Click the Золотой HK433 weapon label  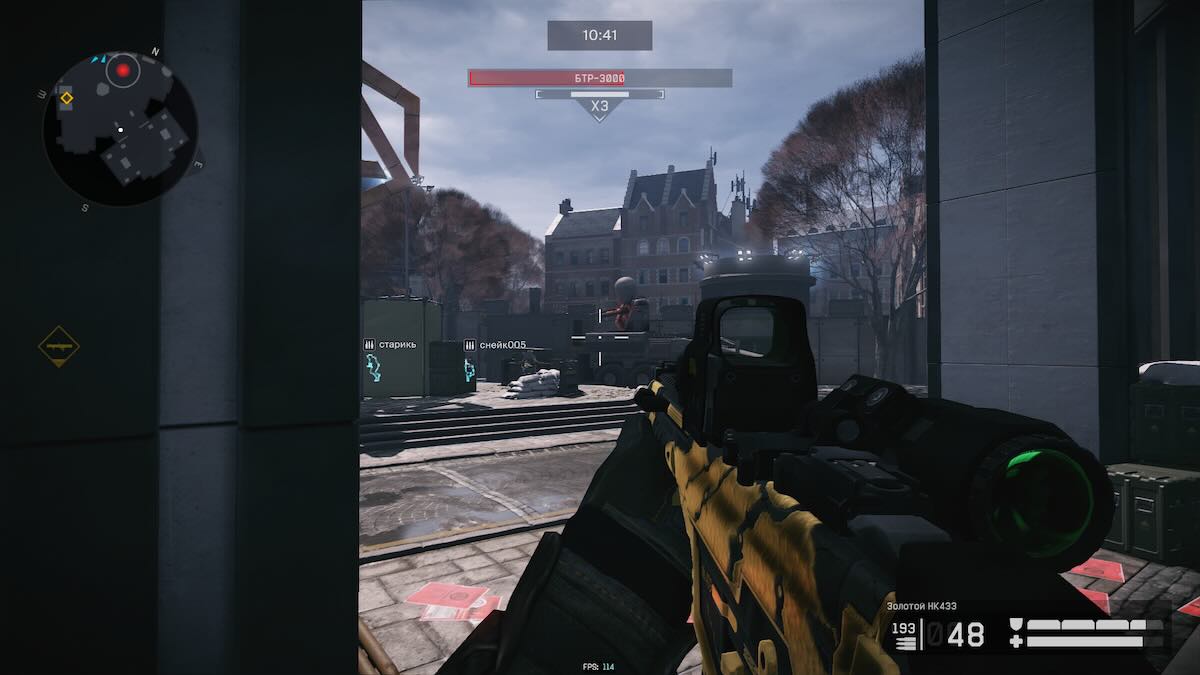[924, 605]
